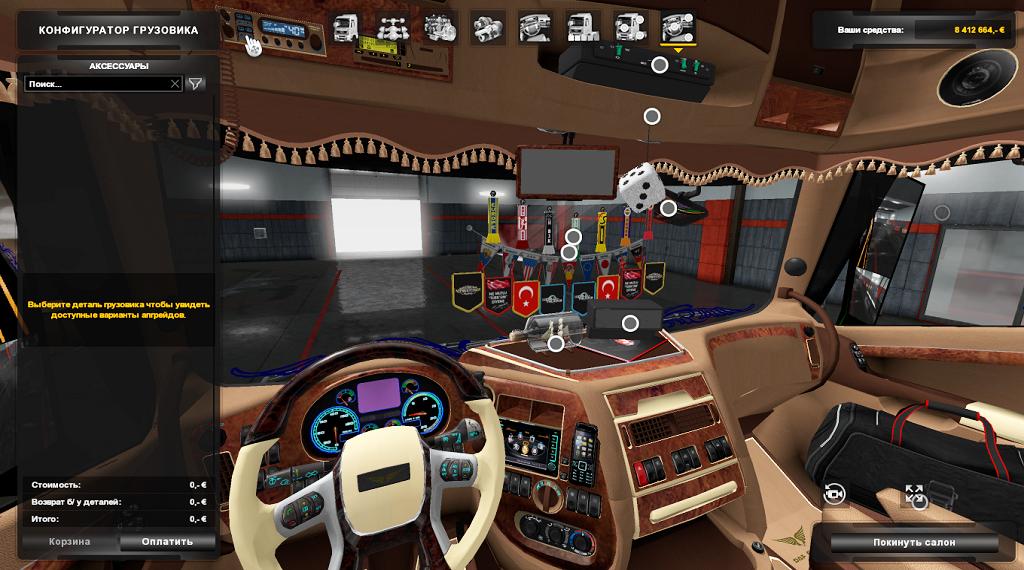This screenshot has height=570, width=1024.
Task: Focus the Поиск search field
Action: click(96, 84)
